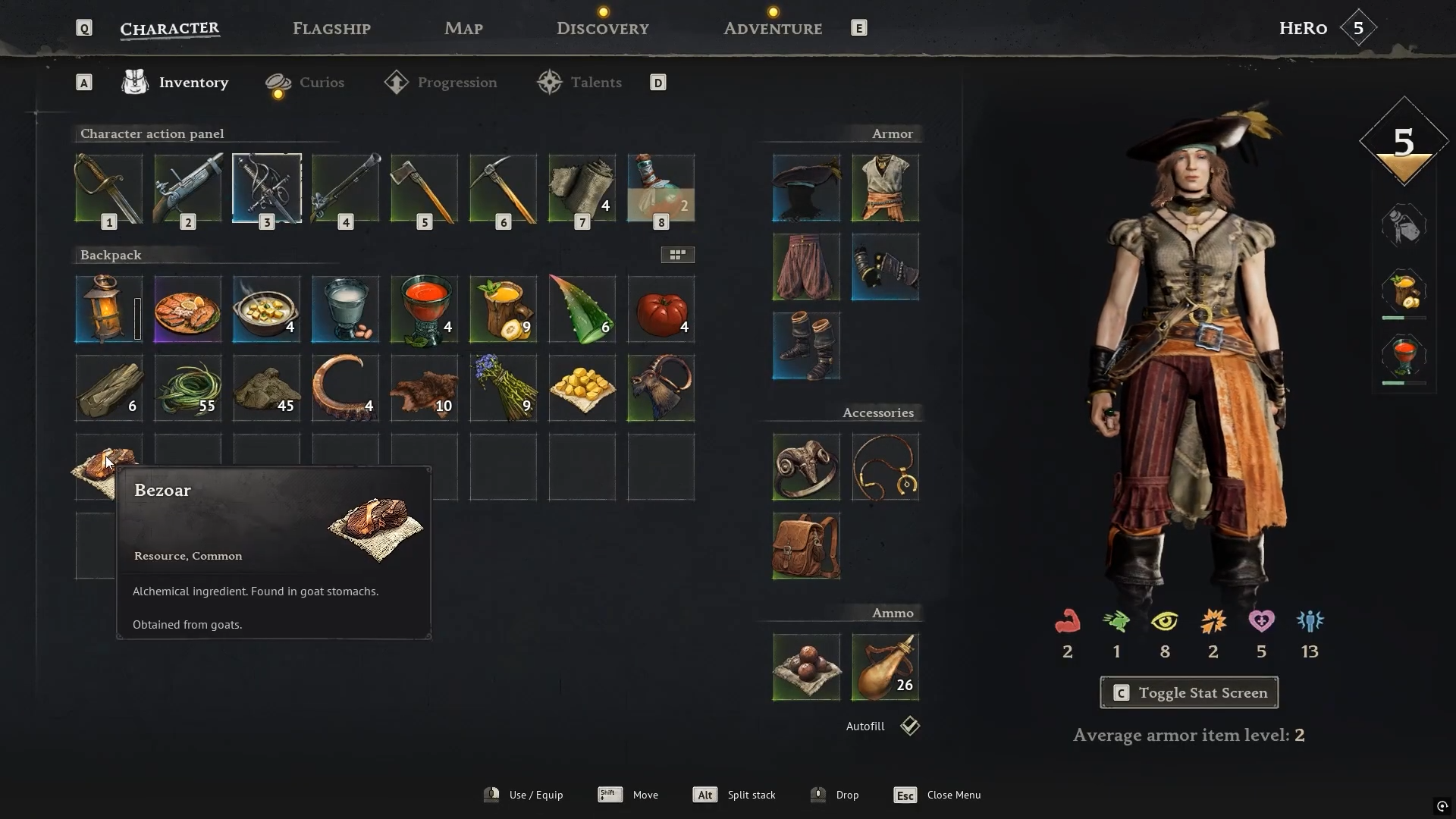Open the Flagship tab
This screenshot has height=819, width=1456.
click(331, 29)
